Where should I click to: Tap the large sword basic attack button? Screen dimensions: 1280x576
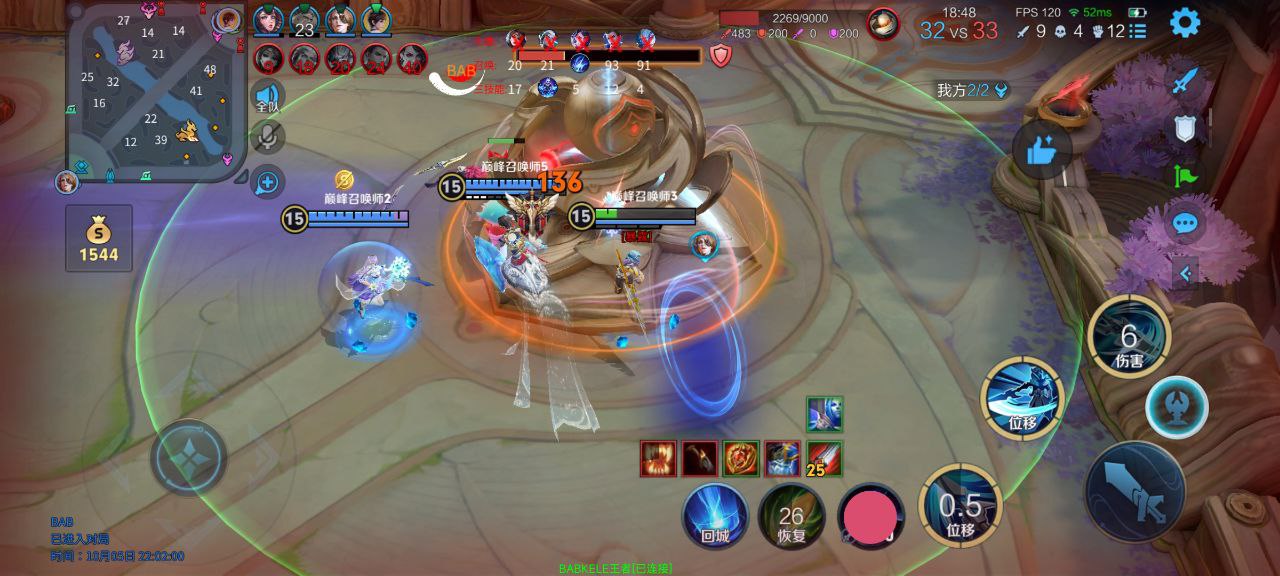tap(1135, 491)
